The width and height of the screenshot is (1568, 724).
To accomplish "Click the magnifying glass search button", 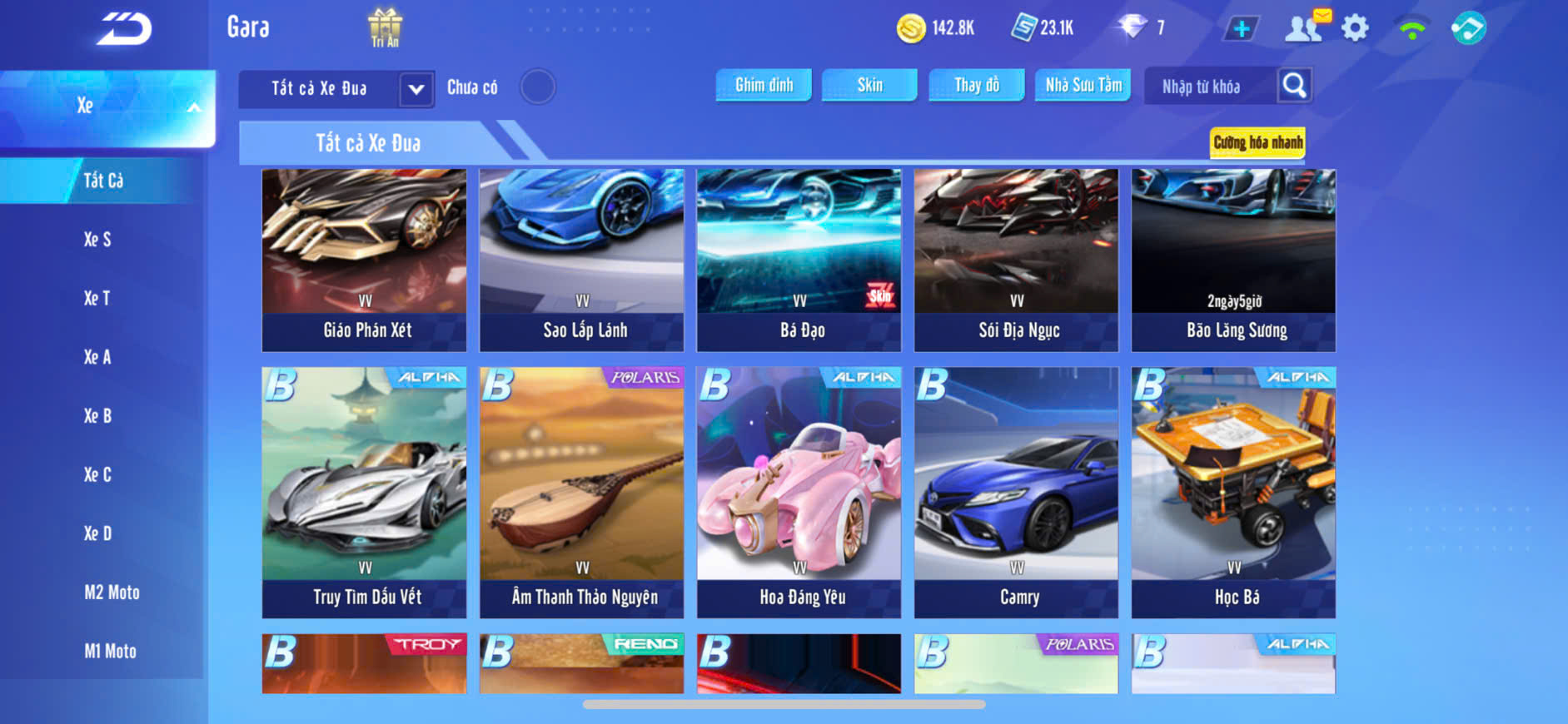I will tap(1294, 86).
